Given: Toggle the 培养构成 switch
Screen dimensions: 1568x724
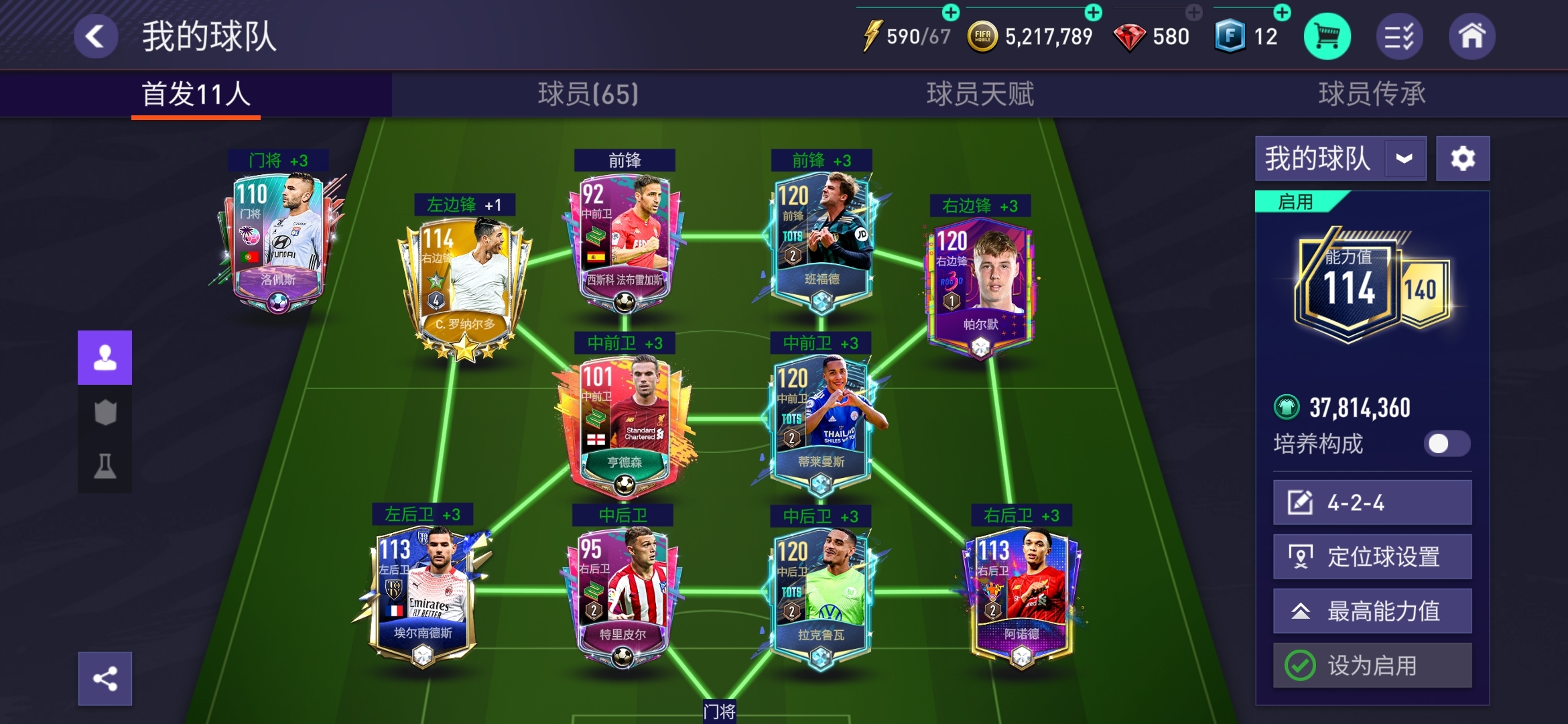Looking at the screenshot, I should tap(1447, 444).
